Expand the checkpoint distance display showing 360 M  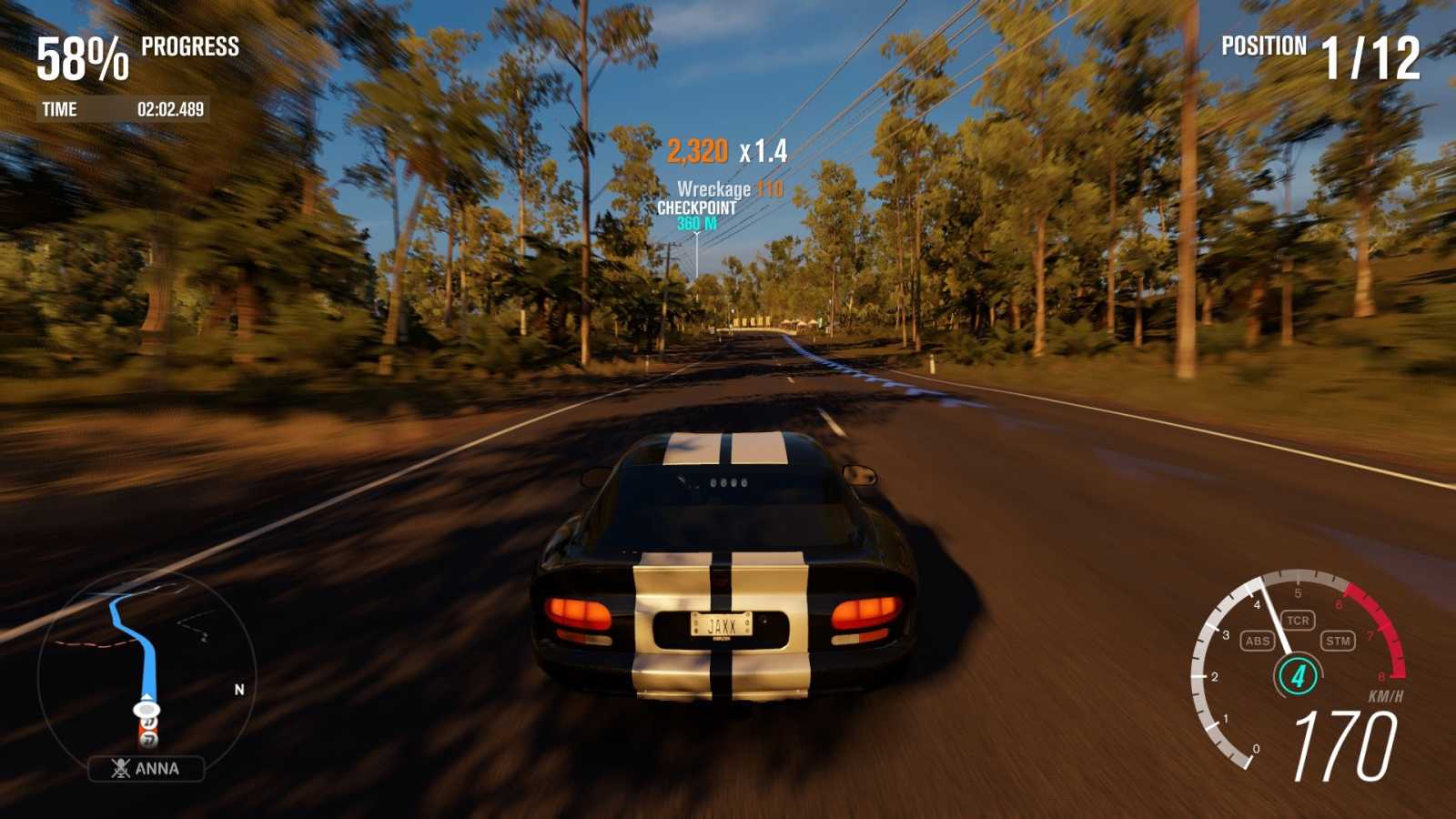tap(696, 223)
